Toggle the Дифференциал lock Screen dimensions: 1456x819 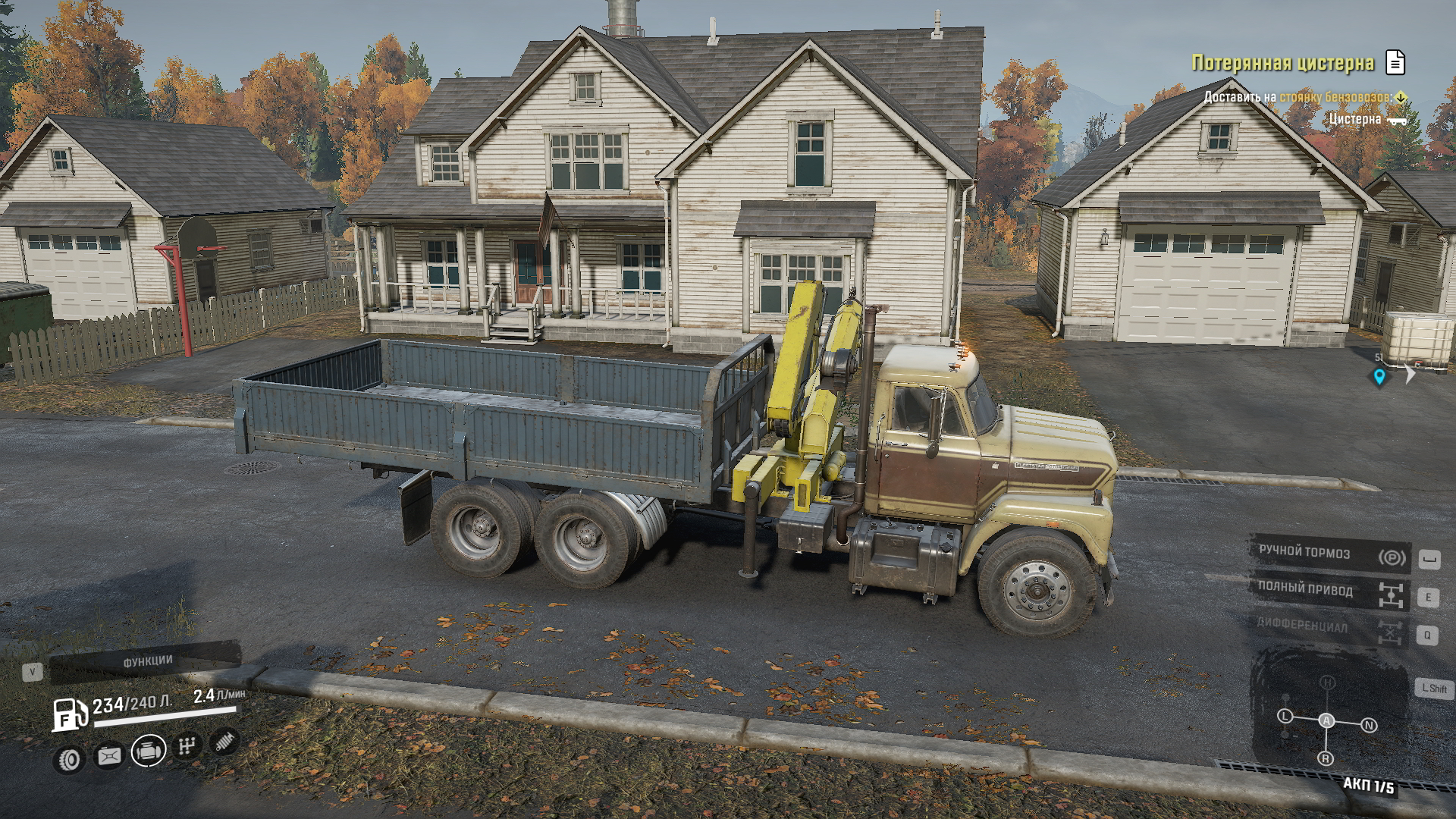pos(1329,627)
